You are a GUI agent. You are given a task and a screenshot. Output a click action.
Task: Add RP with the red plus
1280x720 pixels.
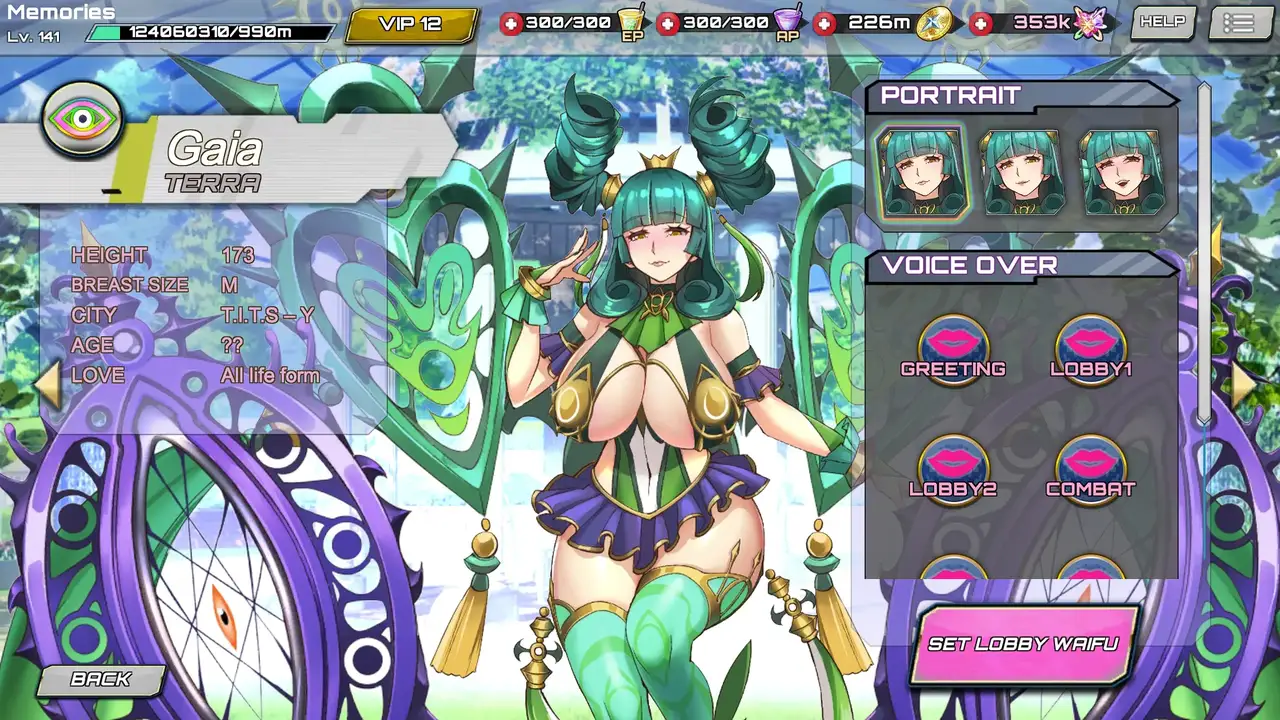point(668,23)
